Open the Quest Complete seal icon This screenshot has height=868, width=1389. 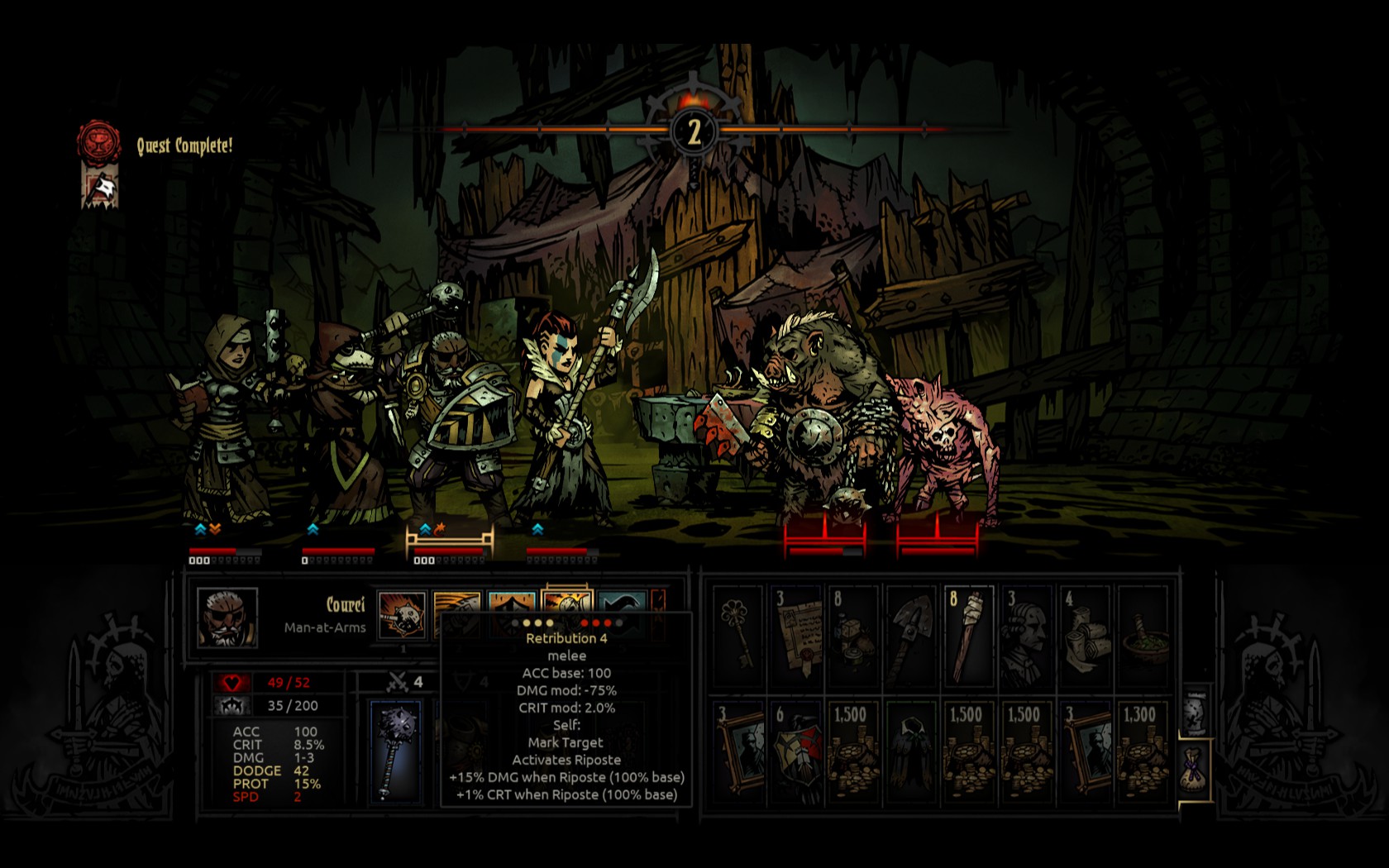pyautogui.click(x=98, y=142)
